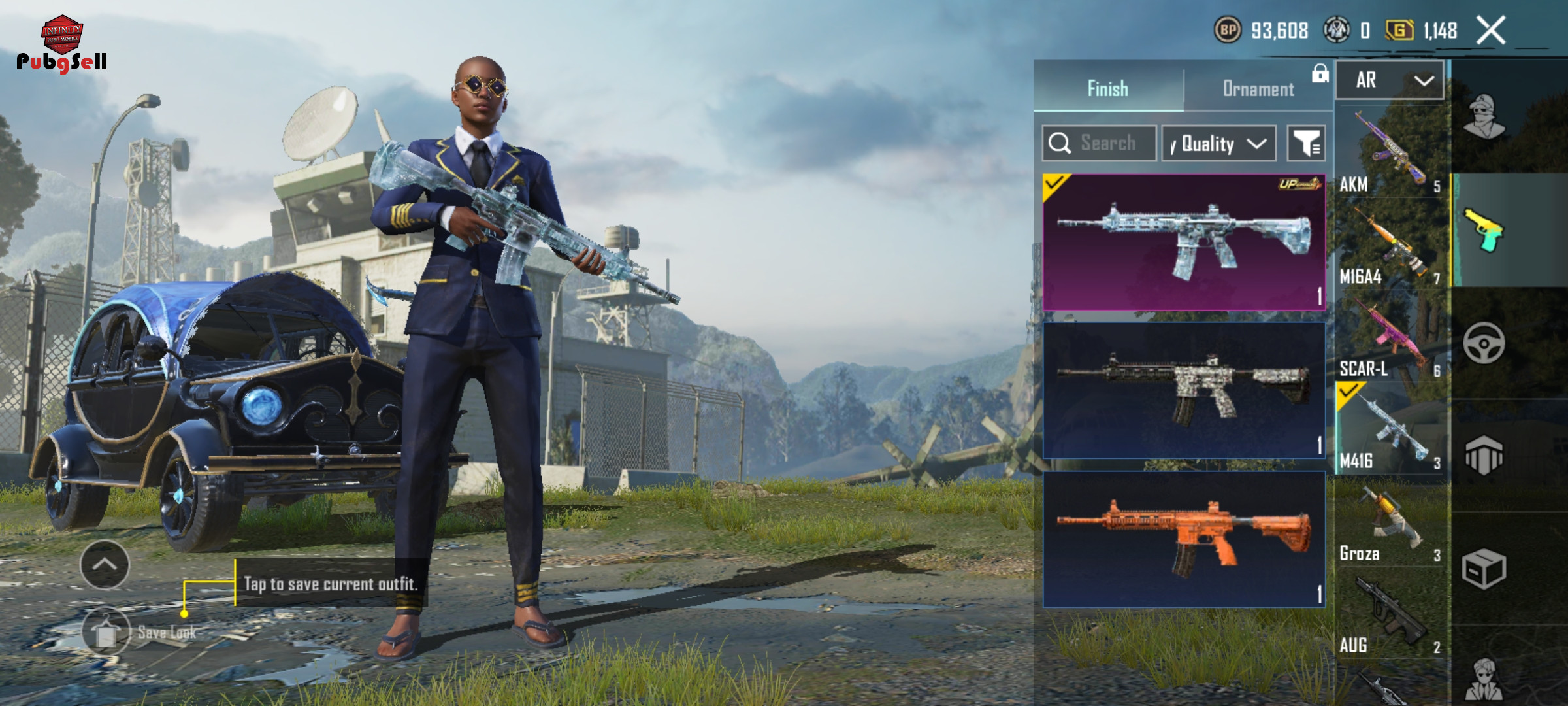1568x706 pixels.
Task: Open the box crate inventory category
Action: (x=1484, y=569)
